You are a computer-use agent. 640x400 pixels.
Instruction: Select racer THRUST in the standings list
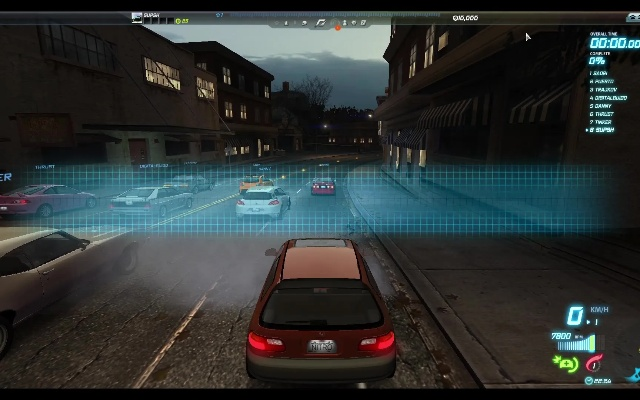click(x=603, y=113)
